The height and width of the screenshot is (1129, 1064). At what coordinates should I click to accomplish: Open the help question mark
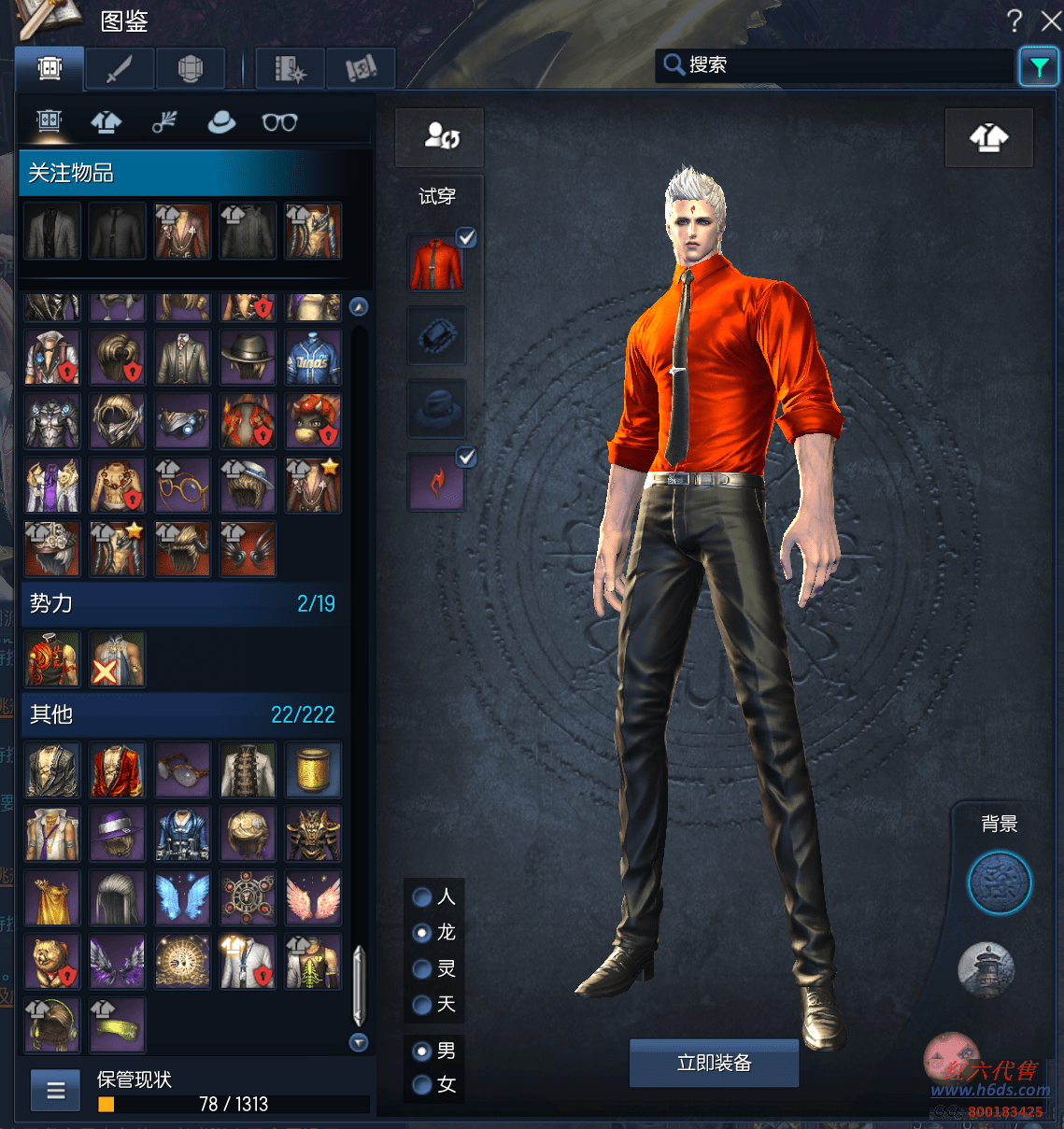point(1014,21)
